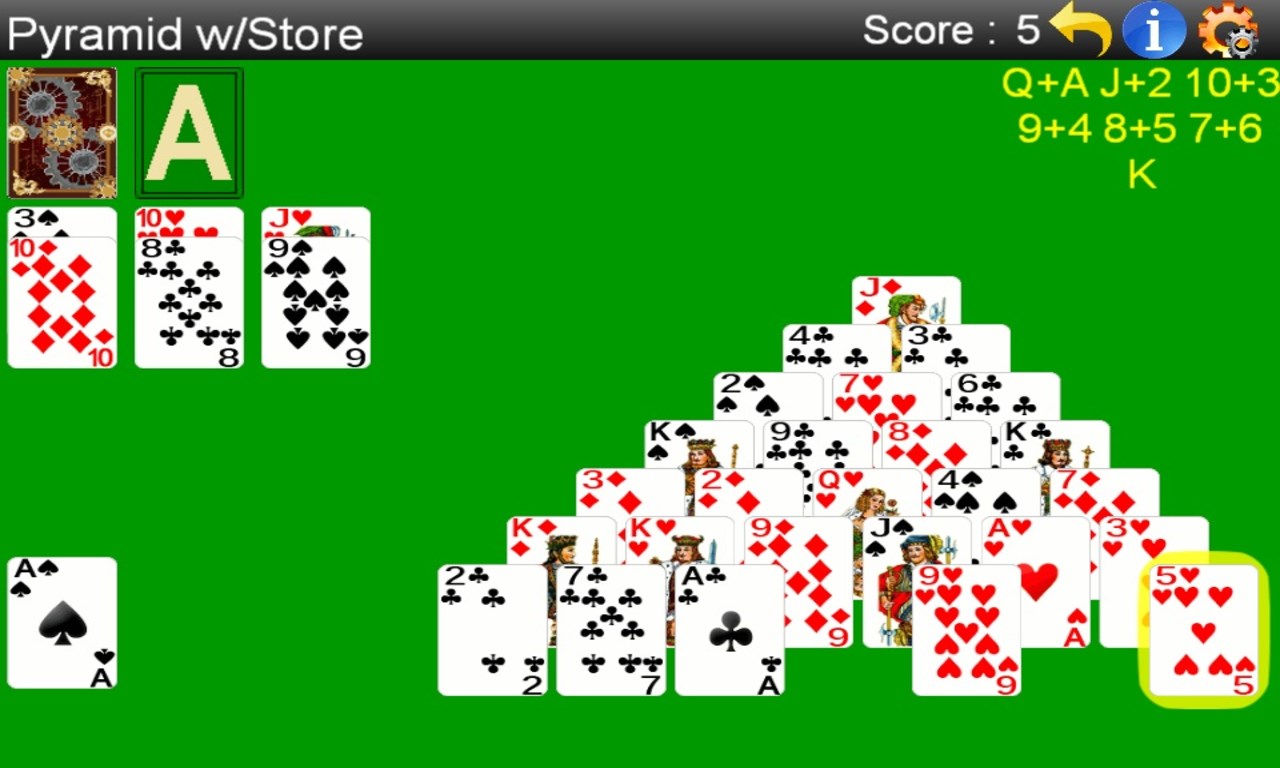1280x768 pixels.
Task: Click the Jack of diamonds at pyramid top
Action: [x=906, y=300]
